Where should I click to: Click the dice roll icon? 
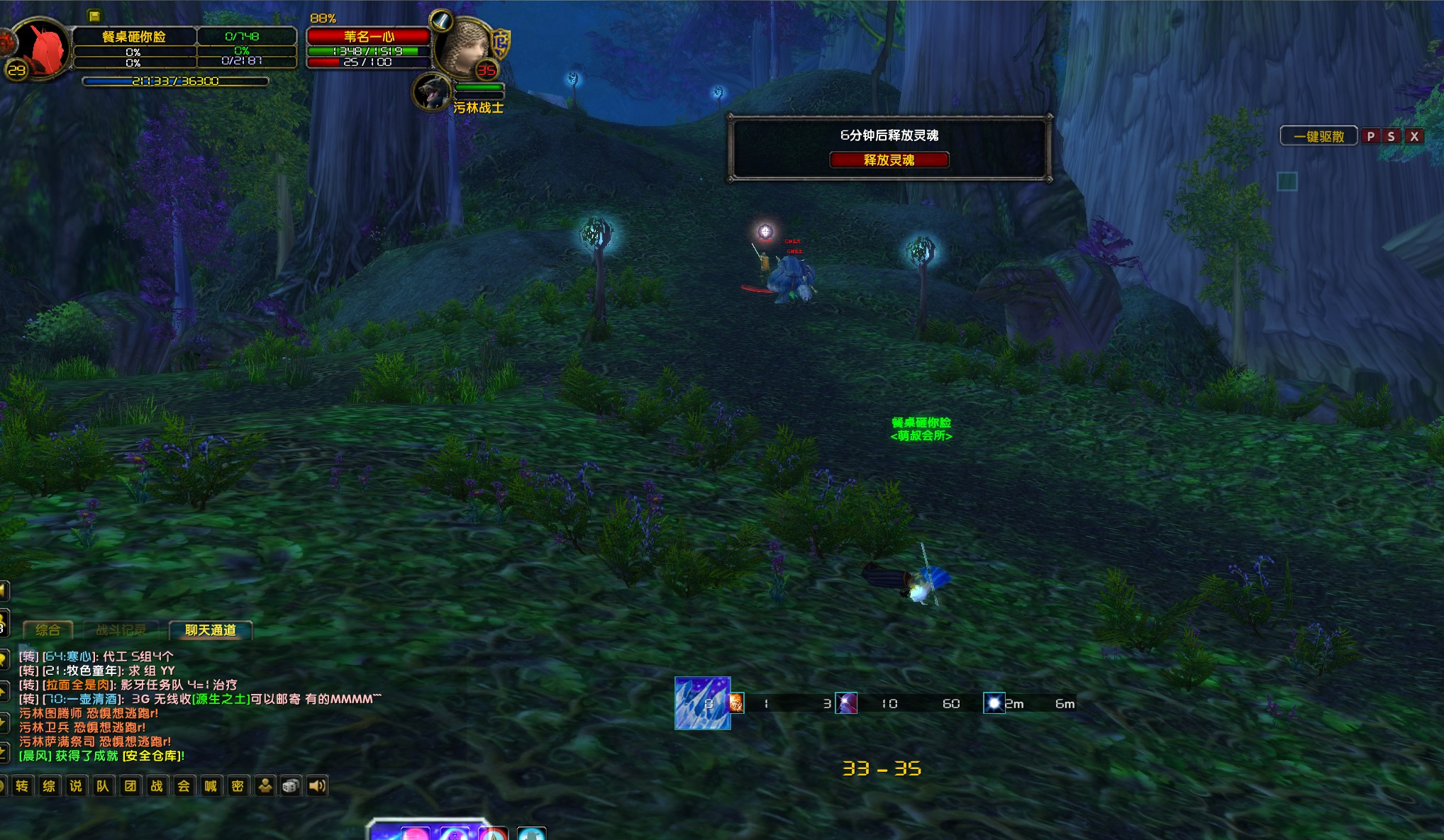click(x=291, y=785)
